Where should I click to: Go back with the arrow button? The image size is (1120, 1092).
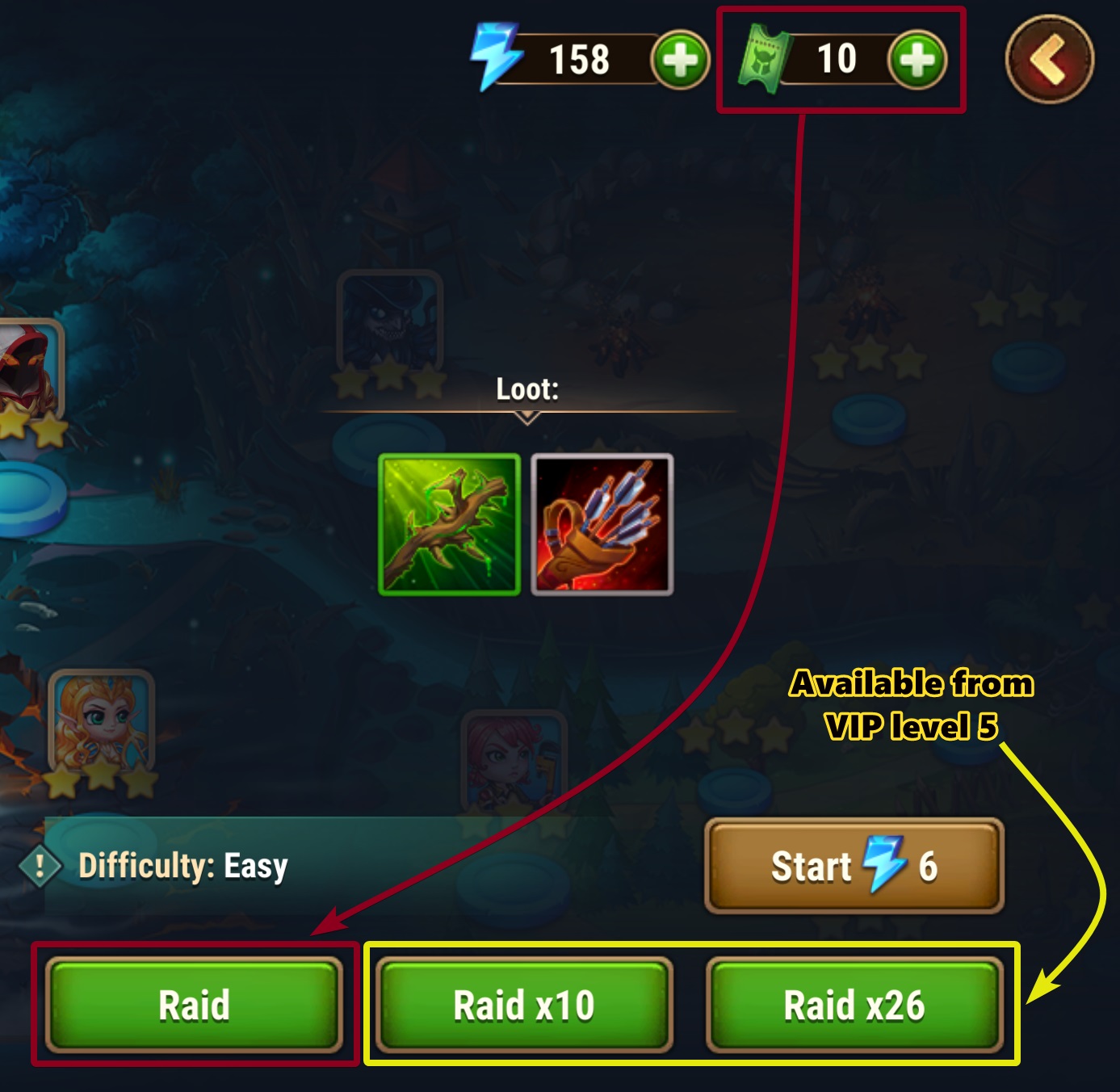[1049, 59]
